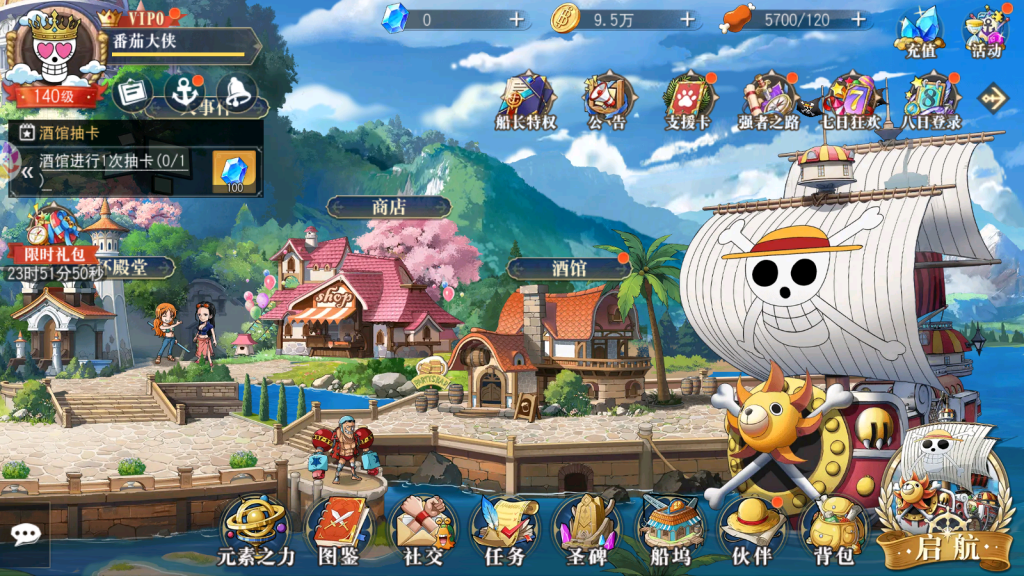The image size is (1024, 576).
Task: Open the 伙伴 partners menu
Action: [752, 526]
